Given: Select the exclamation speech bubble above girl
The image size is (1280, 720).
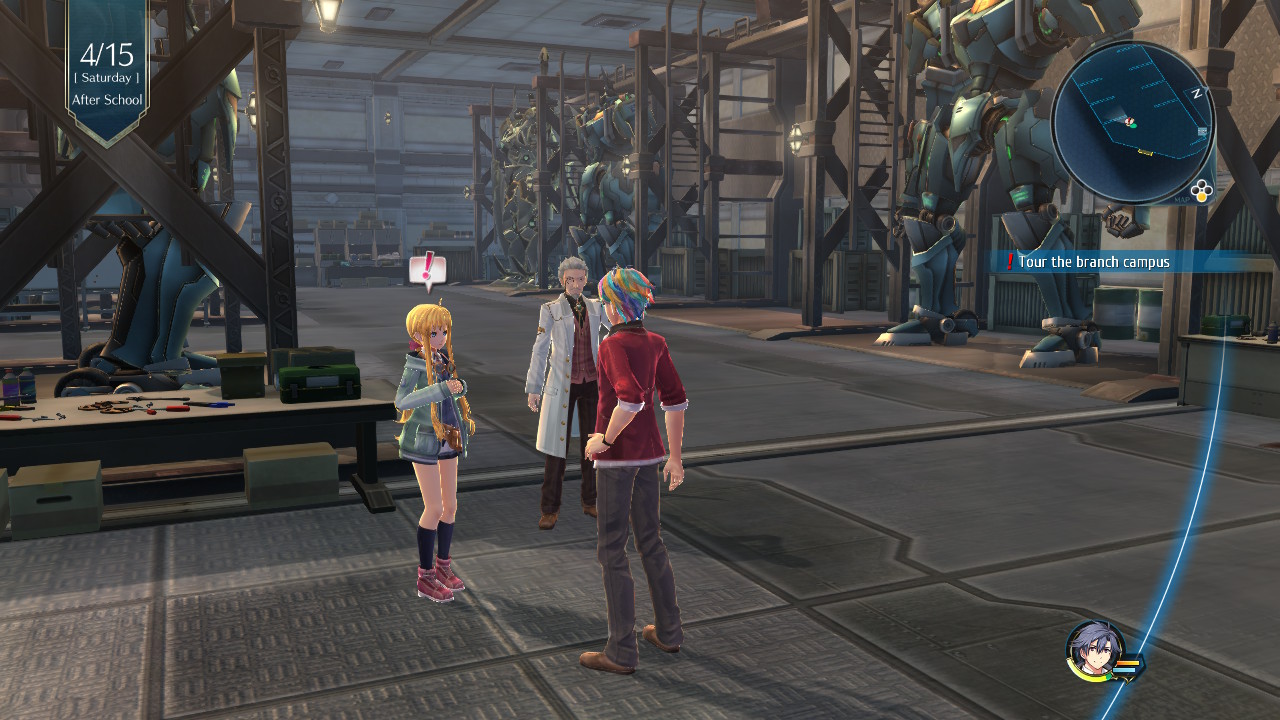Looking at the screenshot, I should tap(428, 269).
